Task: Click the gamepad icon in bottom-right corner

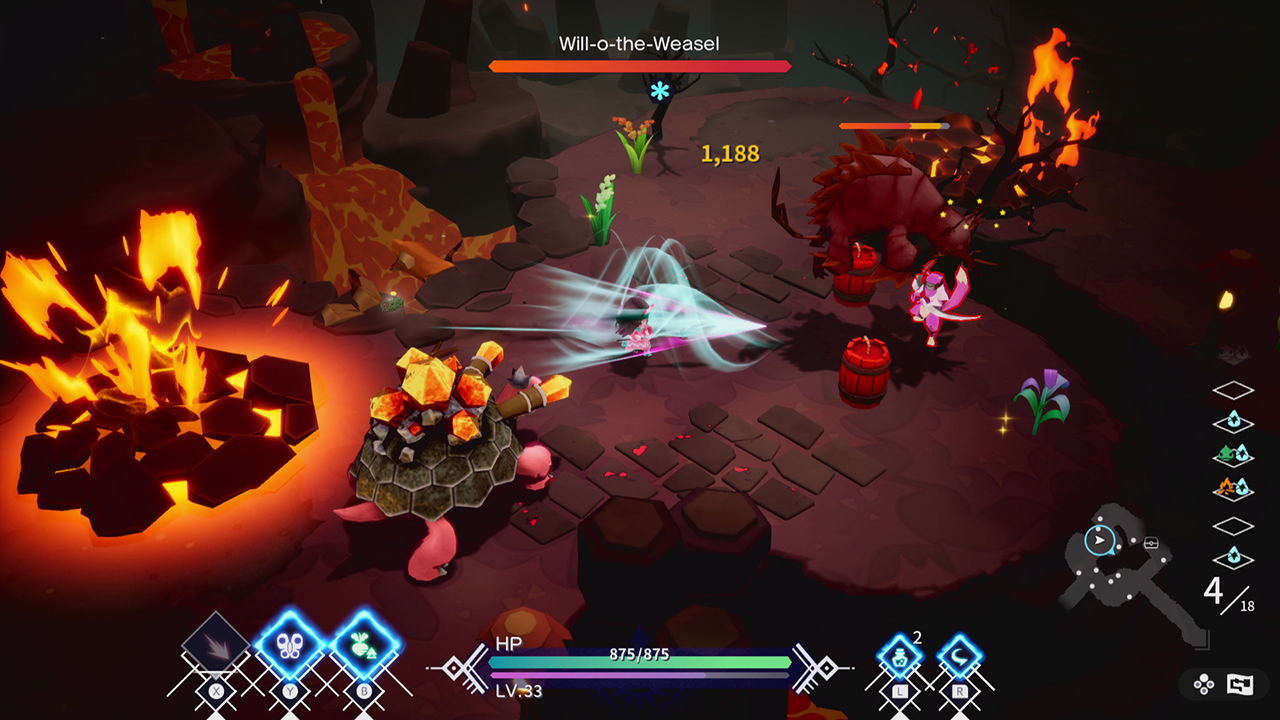Action: coord(1203,685)
